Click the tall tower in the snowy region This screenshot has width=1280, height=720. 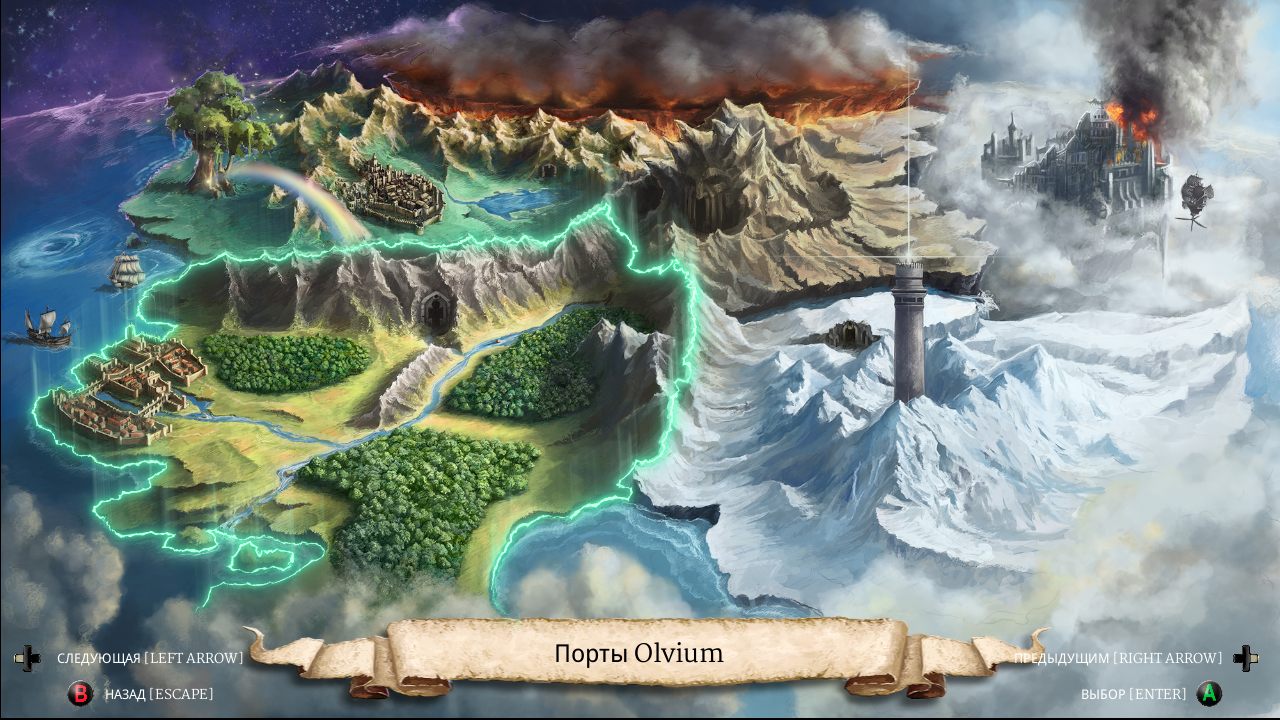[911, 330]
